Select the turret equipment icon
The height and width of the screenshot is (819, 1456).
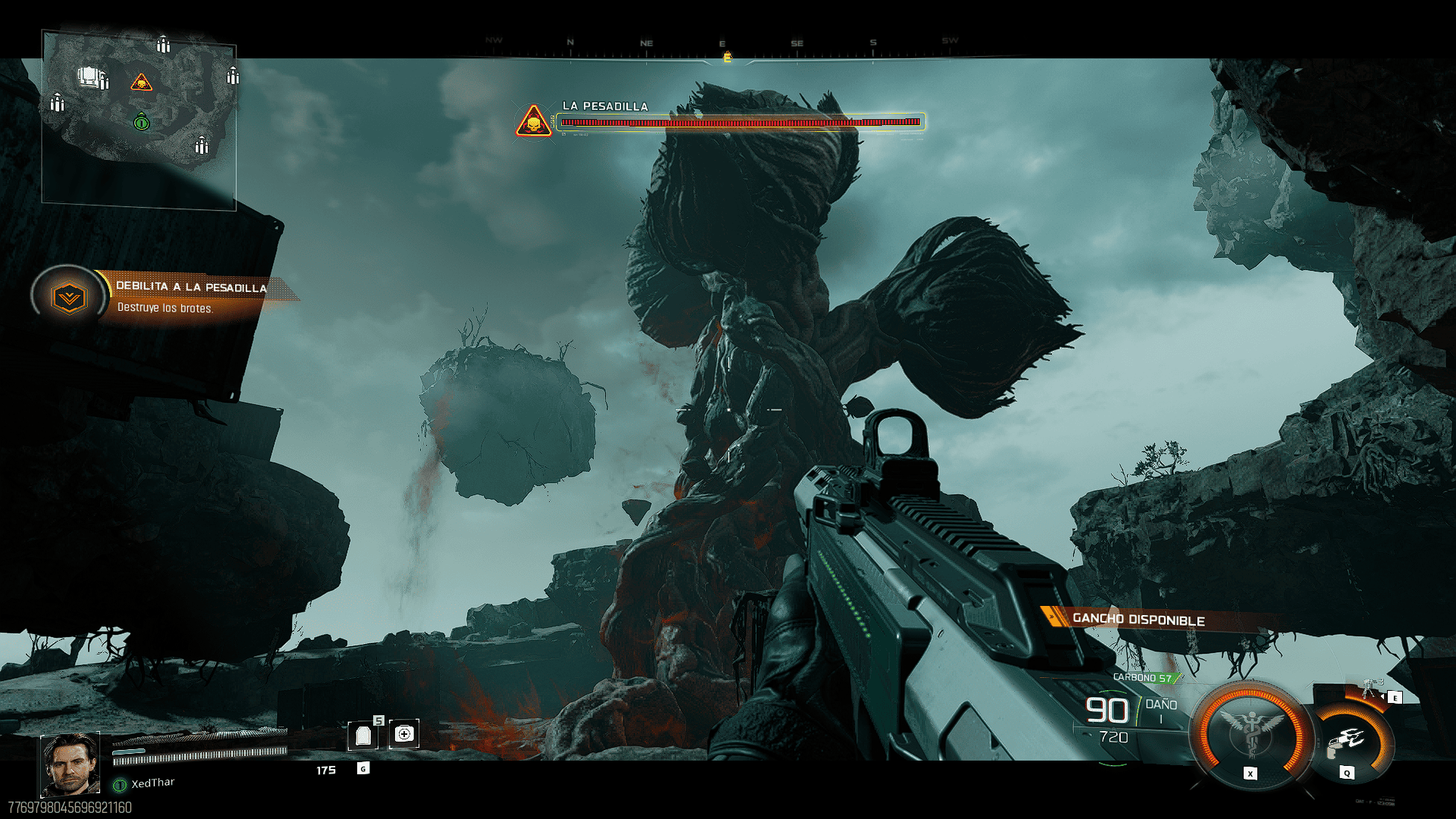[x=1370, y=689]
